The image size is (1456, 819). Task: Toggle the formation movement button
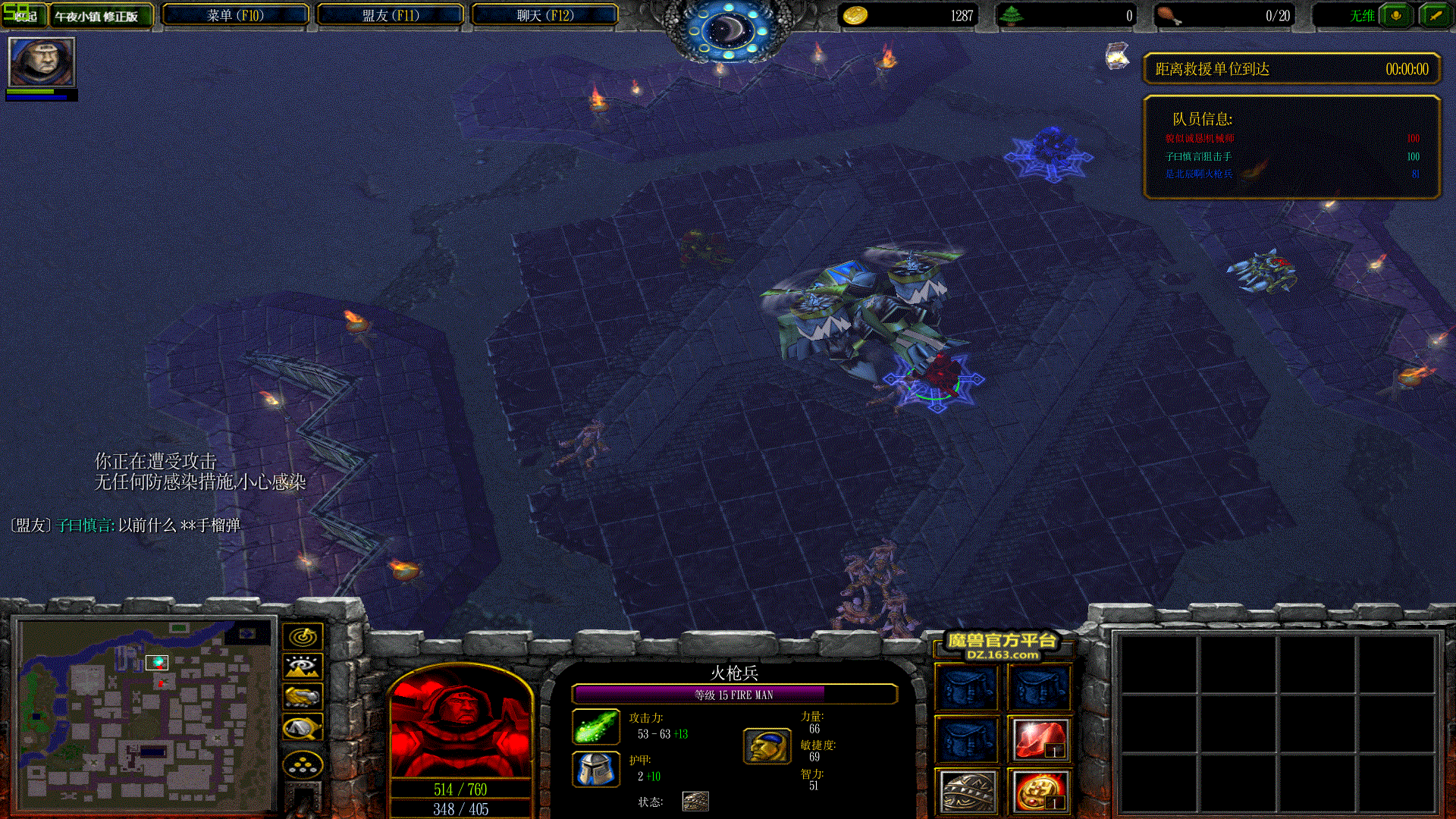tap(303, 764)
